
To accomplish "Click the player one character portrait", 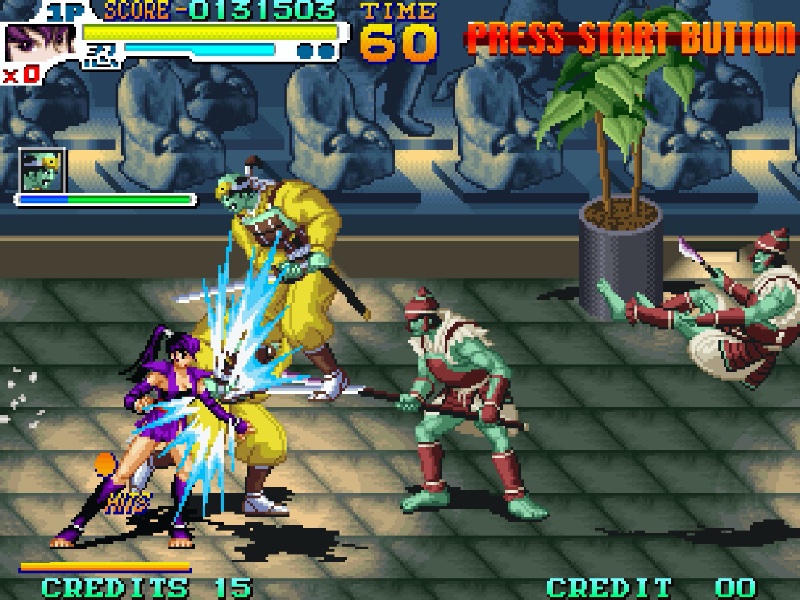I will pos(26,43).
